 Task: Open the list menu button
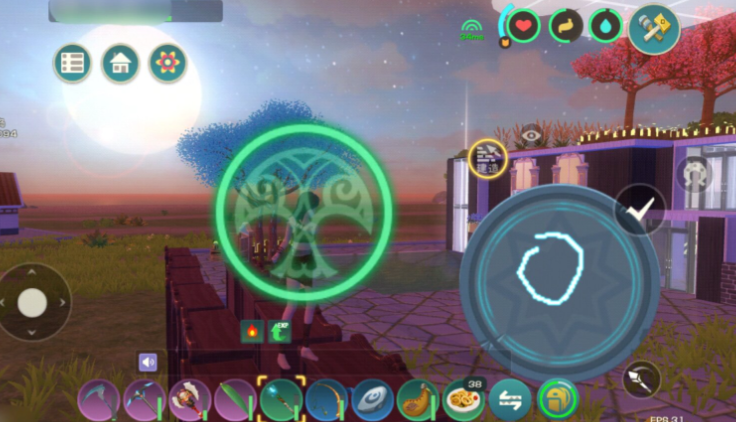coord(72,63)
